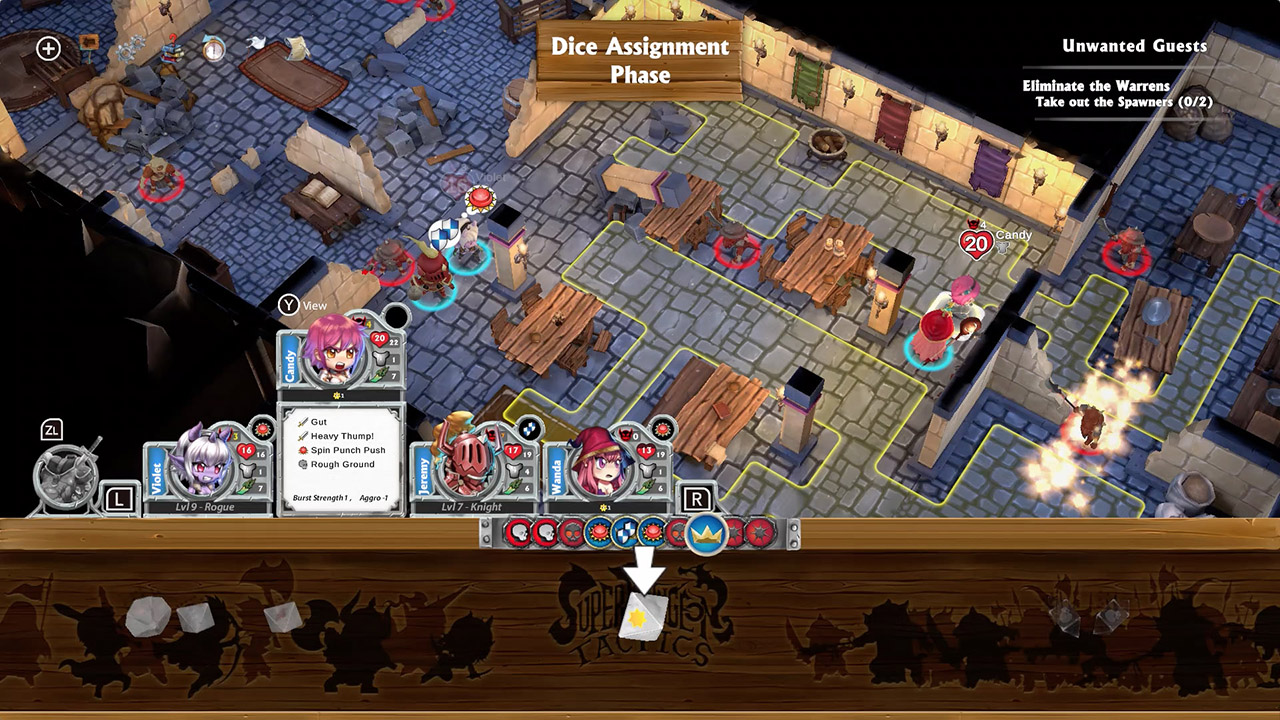Select the blue crown token on the initiative tracker
Viewport: 1280px width, 720px height.
(x=705, y=534)
